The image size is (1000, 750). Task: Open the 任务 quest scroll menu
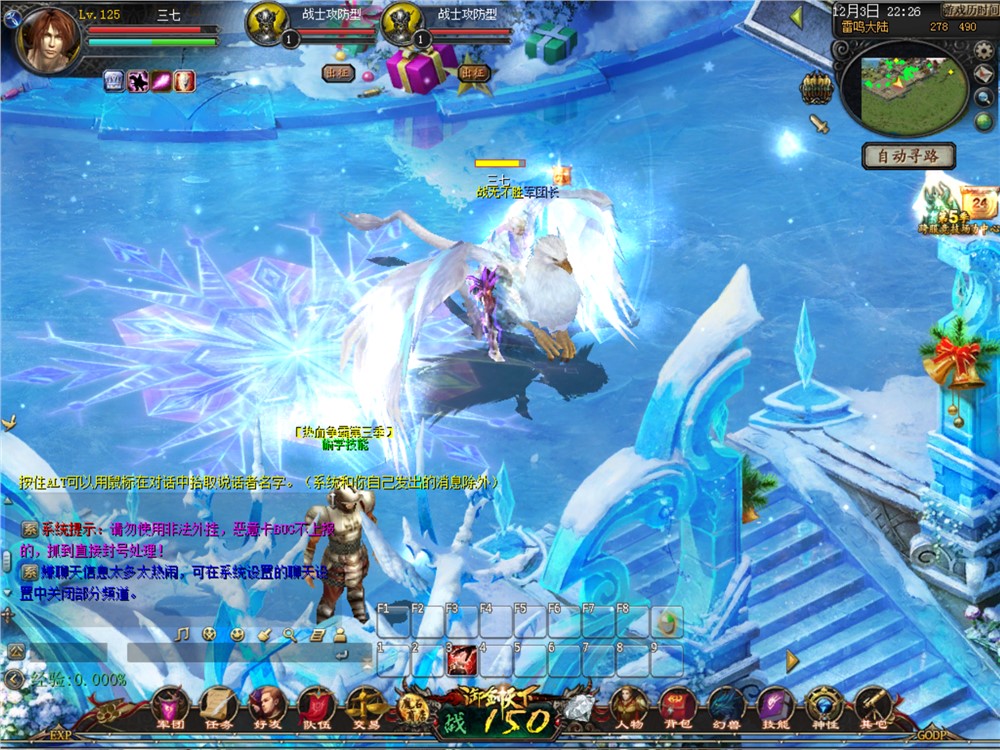click(x=217, y=704)
